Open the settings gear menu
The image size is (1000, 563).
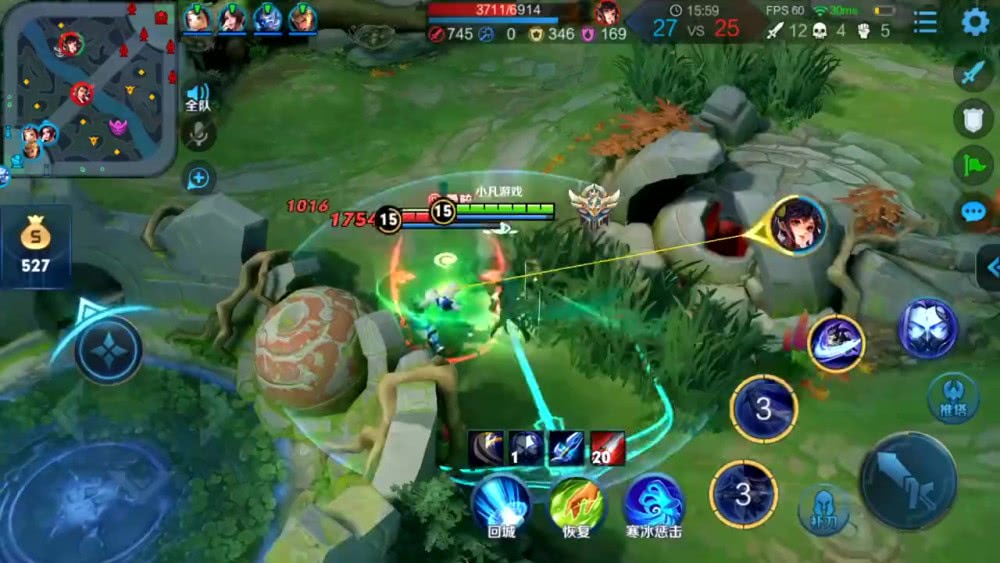pyautogui.click(x=975, y=22)
